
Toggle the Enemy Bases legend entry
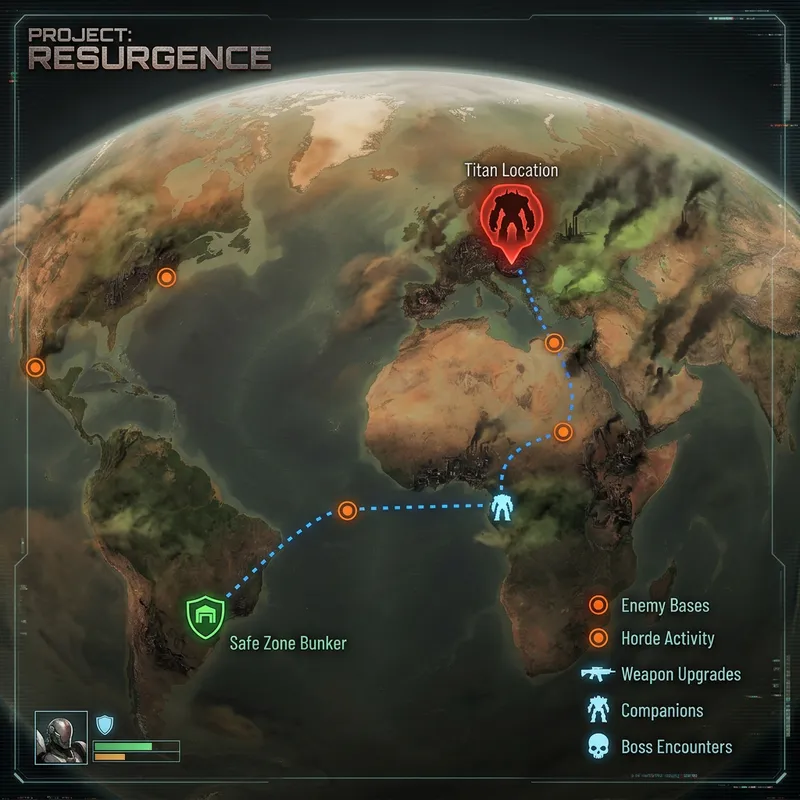pyautogui.click(x=666, y=605)
